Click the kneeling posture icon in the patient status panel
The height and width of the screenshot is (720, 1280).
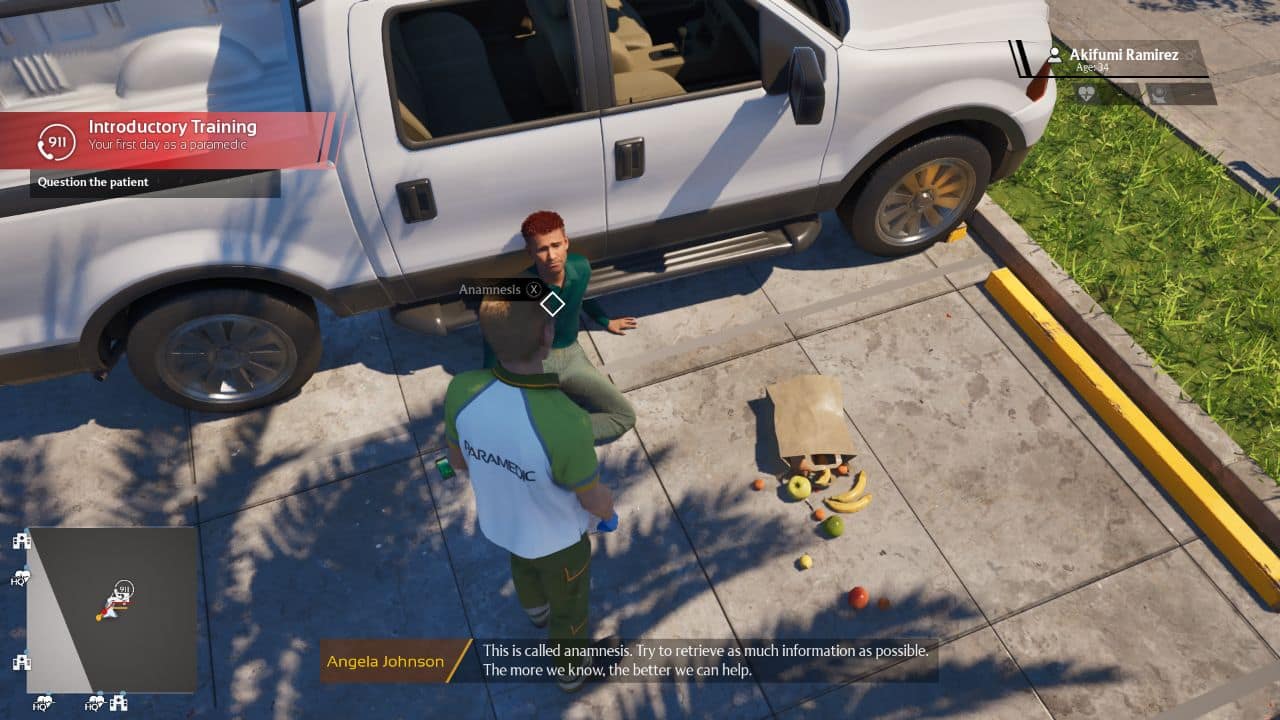point(1160,94)
